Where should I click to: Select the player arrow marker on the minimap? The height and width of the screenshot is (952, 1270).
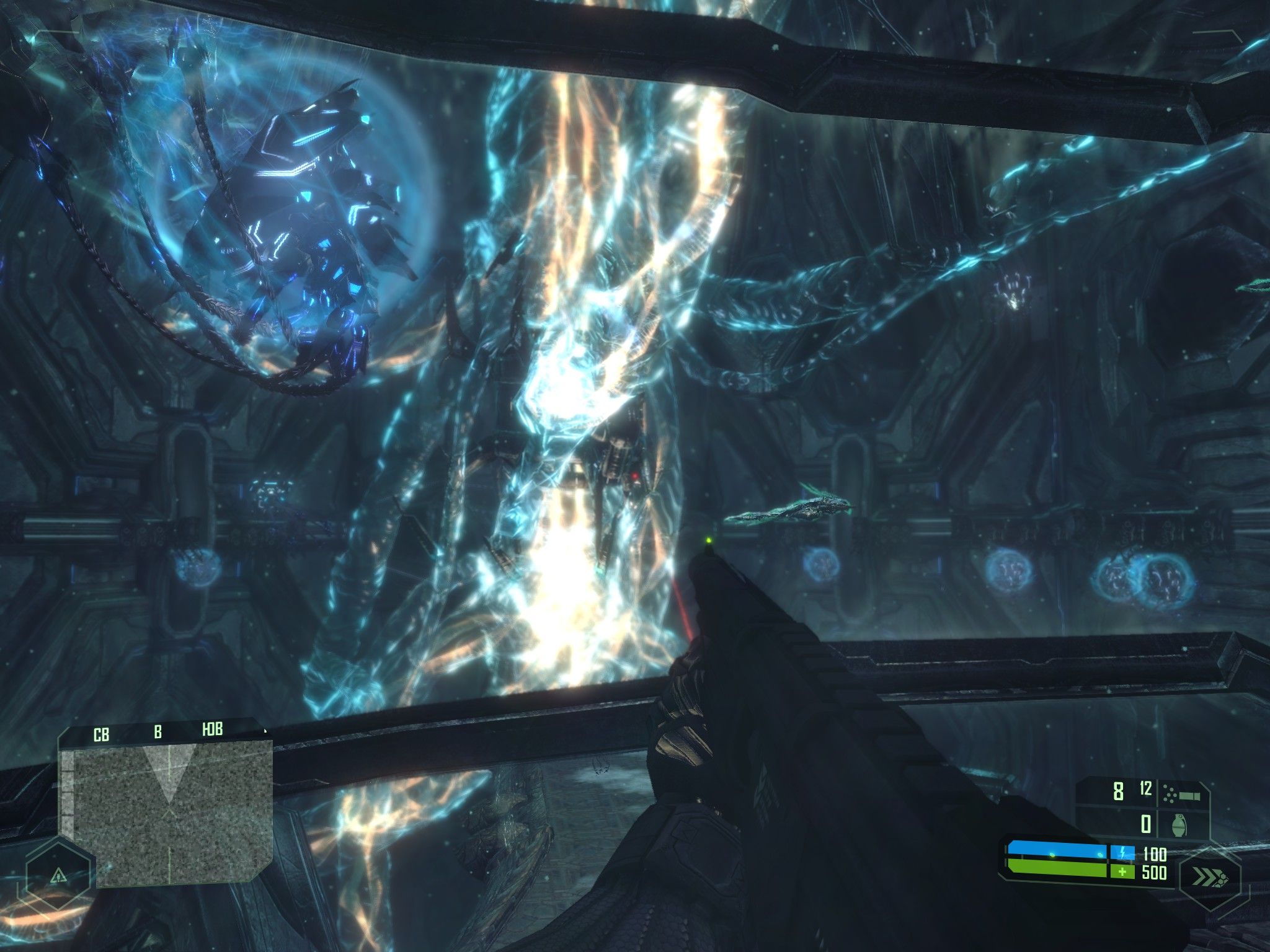pos(171,812)
